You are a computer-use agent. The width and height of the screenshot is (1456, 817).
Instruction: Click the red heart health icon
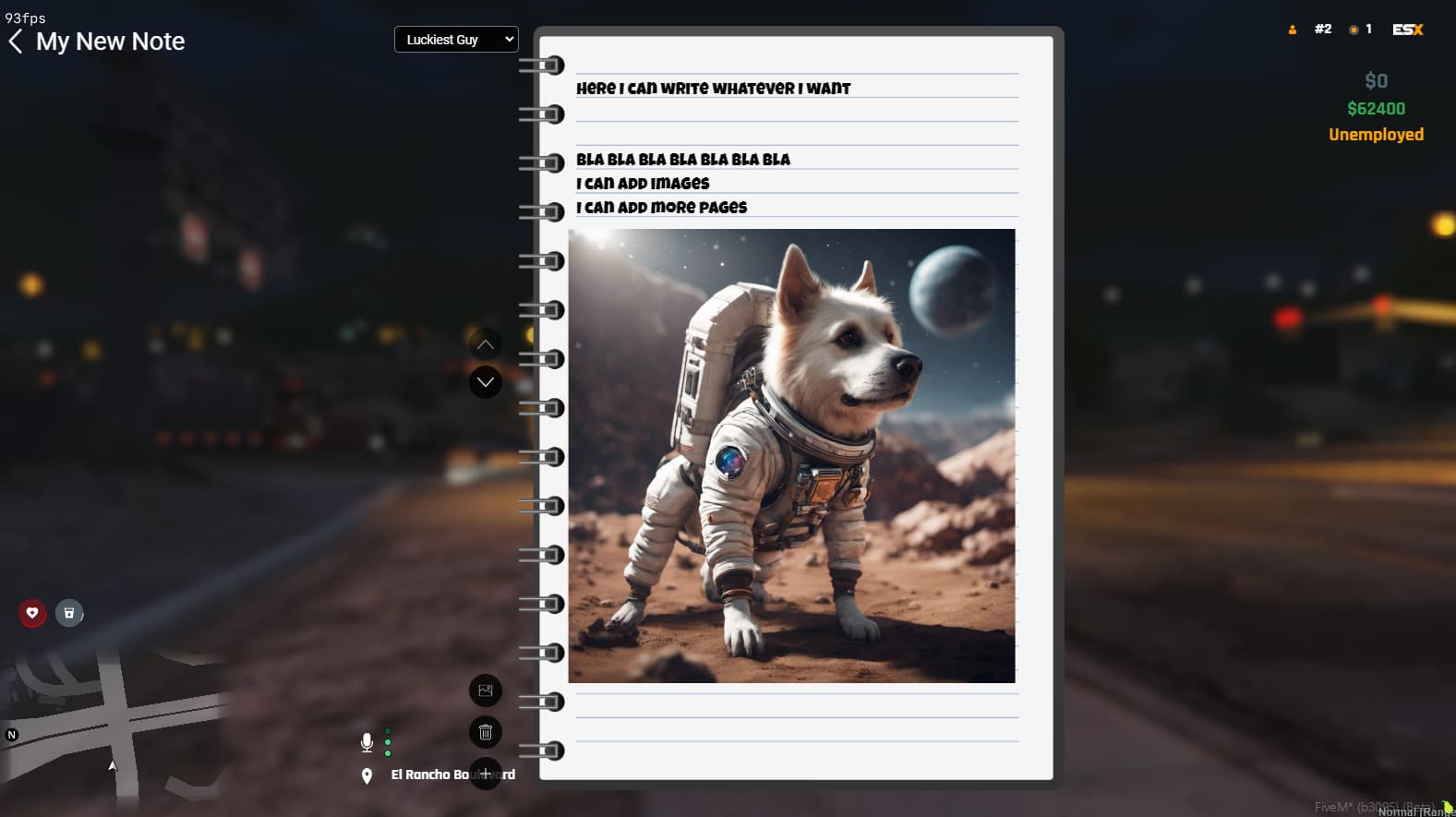point(32,612)
